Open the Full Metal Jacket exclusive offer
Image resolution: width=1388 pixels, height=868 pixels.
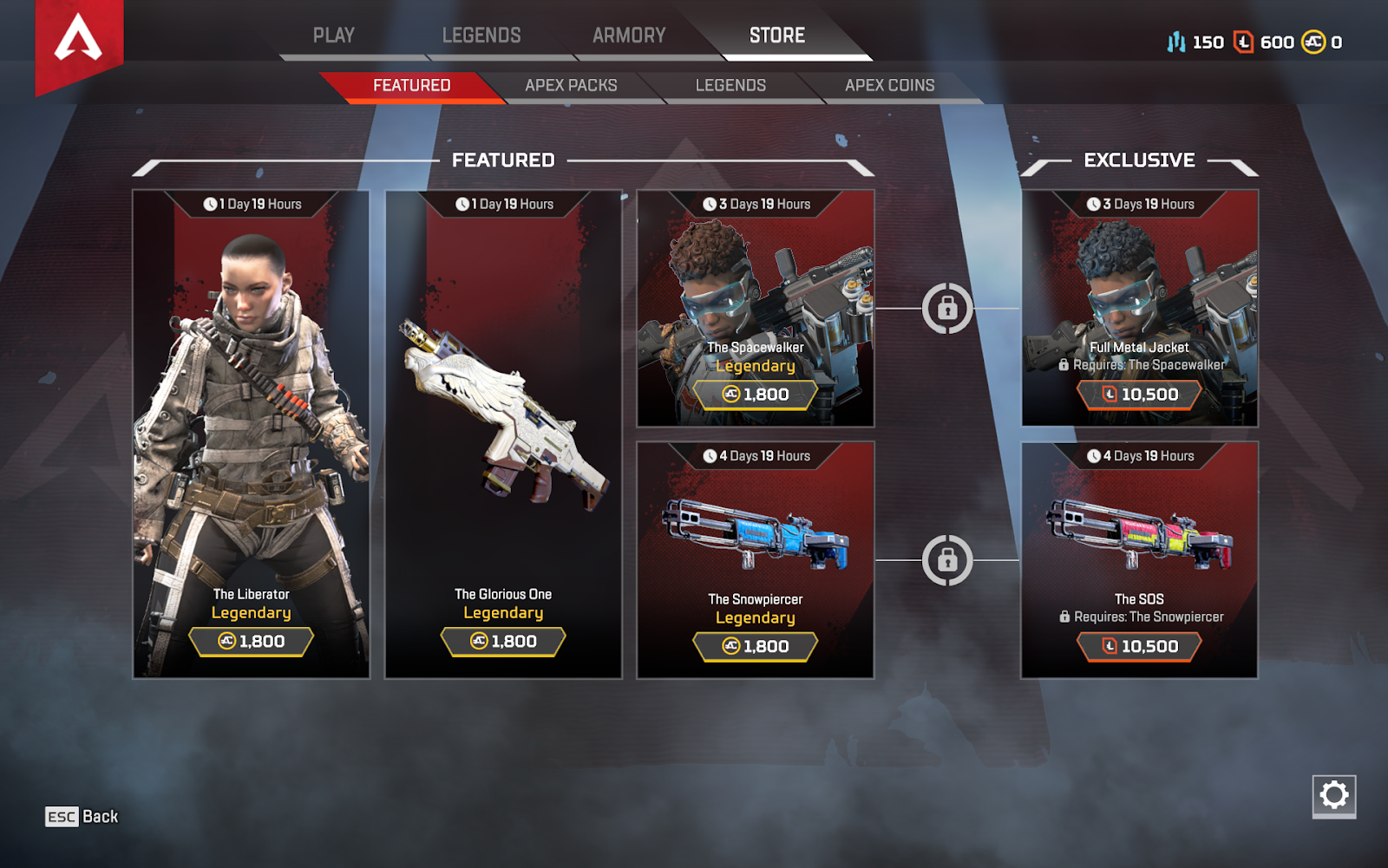(x=1140, y=308)
